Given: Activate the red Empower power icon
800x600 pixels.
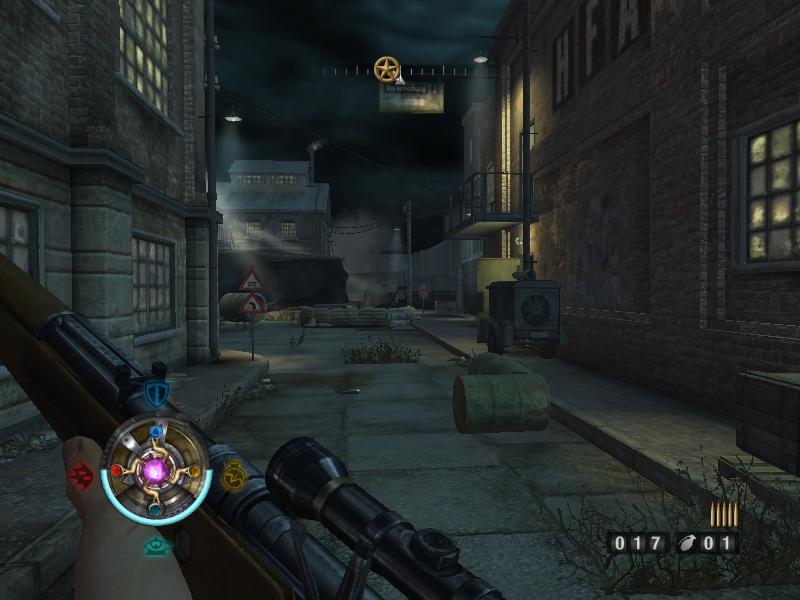Looking at the screenshot, I should 80,474.
